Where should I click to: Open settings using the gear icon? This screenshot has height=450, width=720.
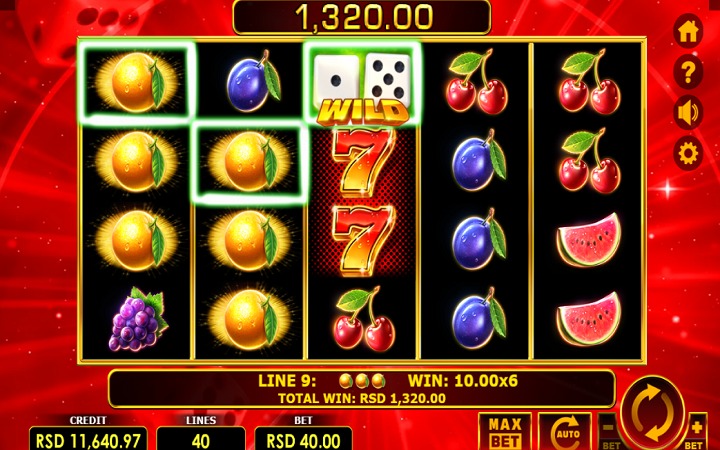688,153
